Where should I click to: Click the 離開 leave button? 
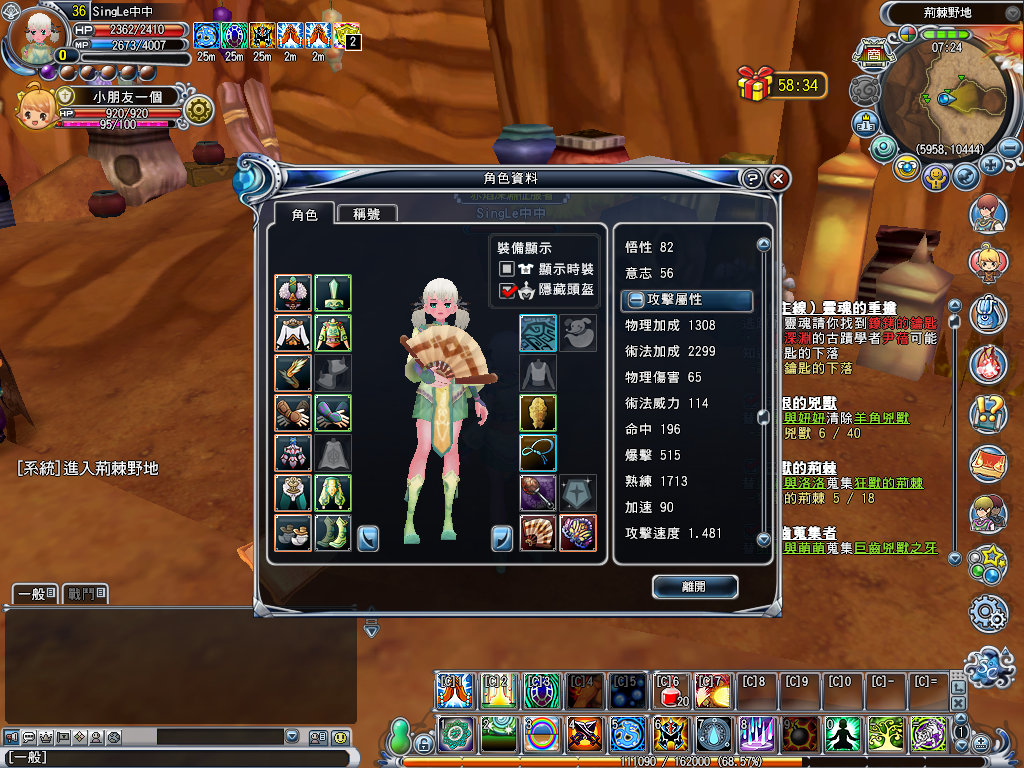point(694,587)
